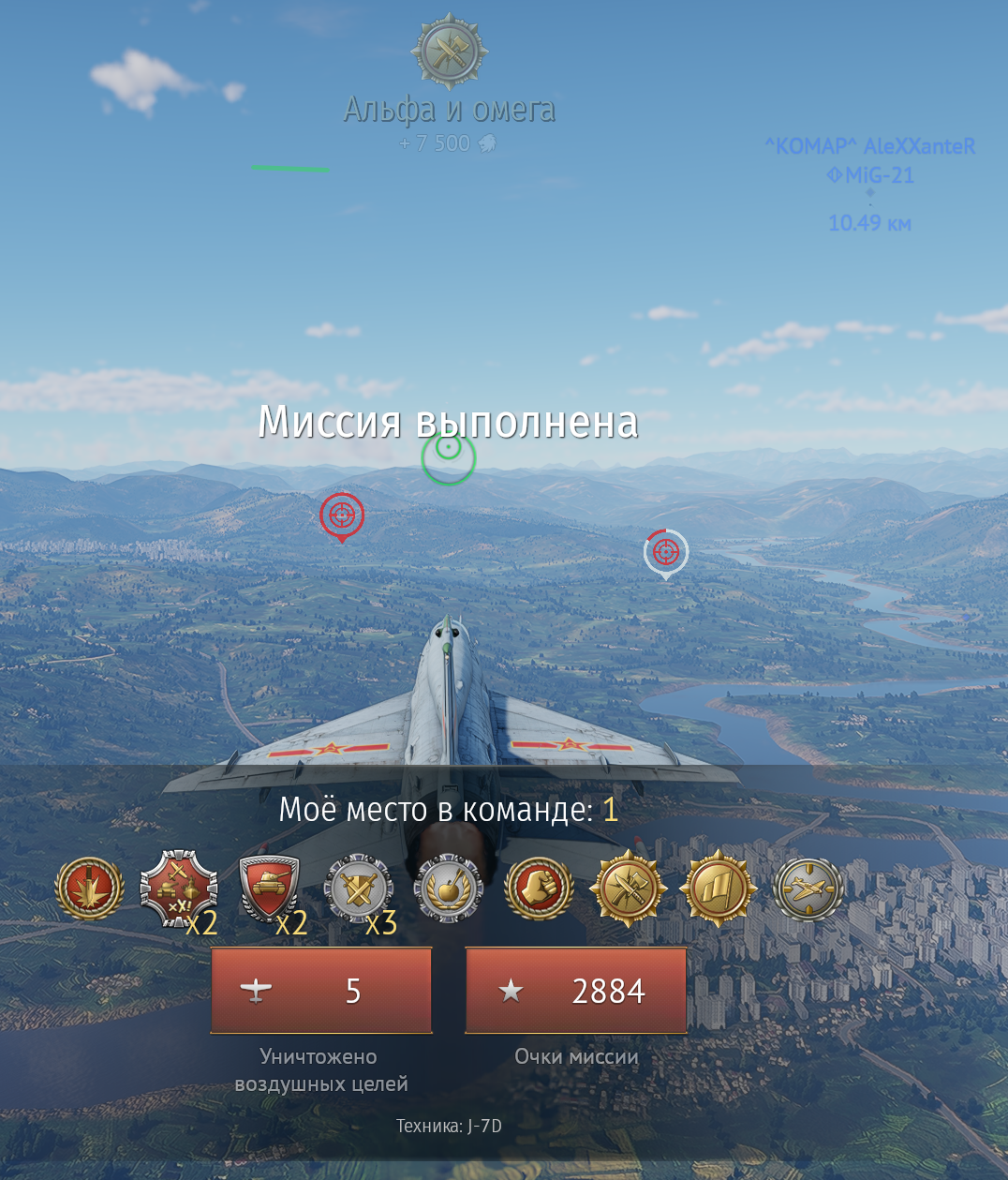Select the white-ringed target marker
The image size is (1008, 1180).
666,552
